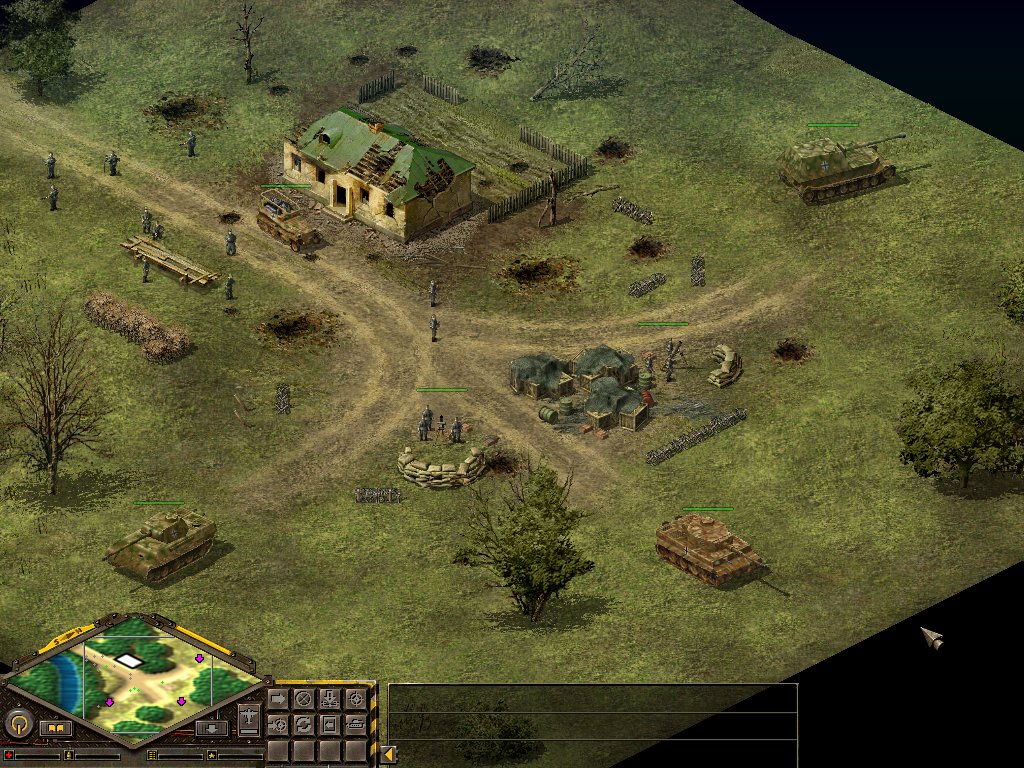Select the stop command crossed-circle button

[303, 698]
